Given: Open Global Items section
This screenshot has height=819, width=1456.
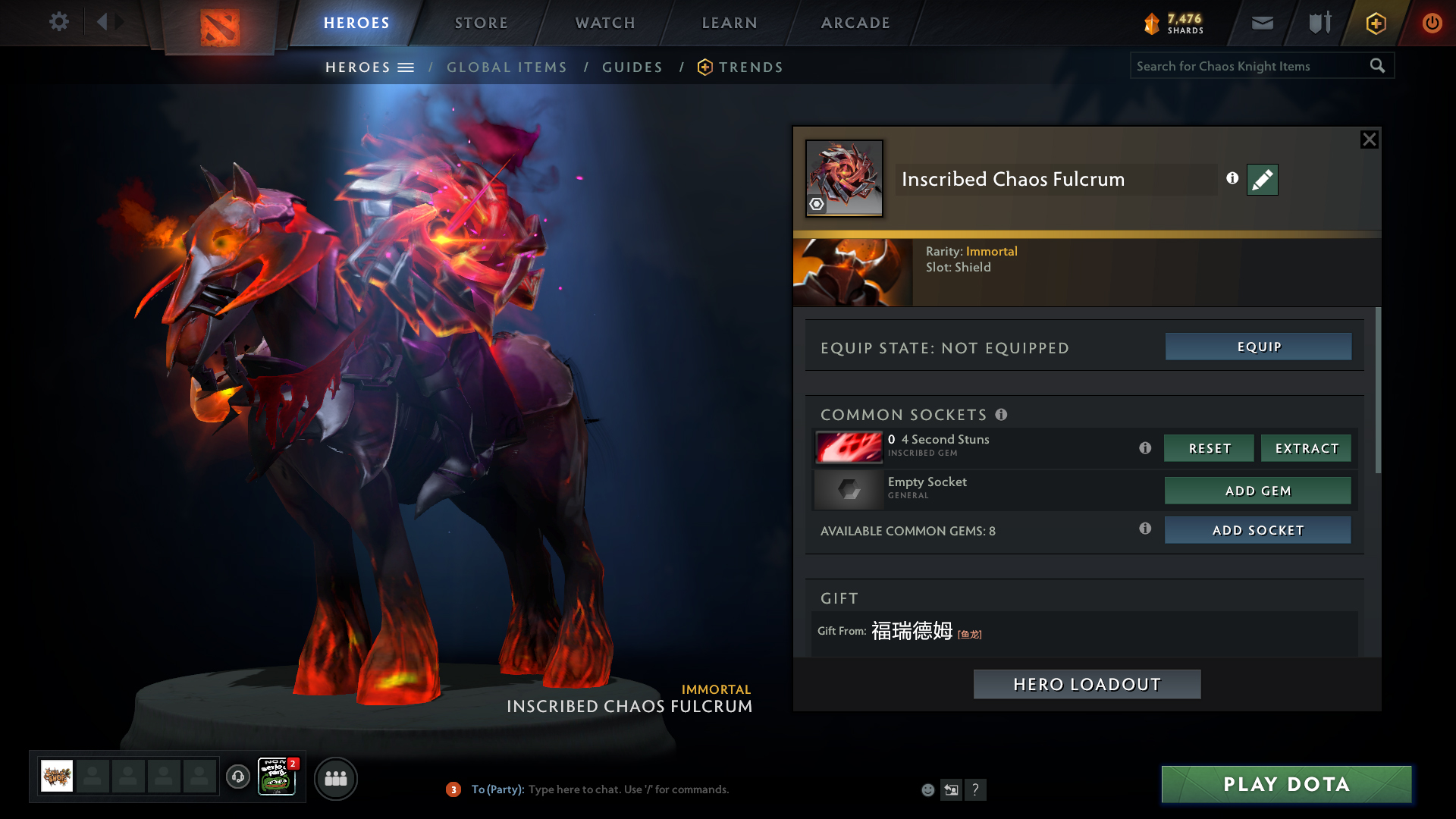Looking at the screenshot, I should (507, 67).
